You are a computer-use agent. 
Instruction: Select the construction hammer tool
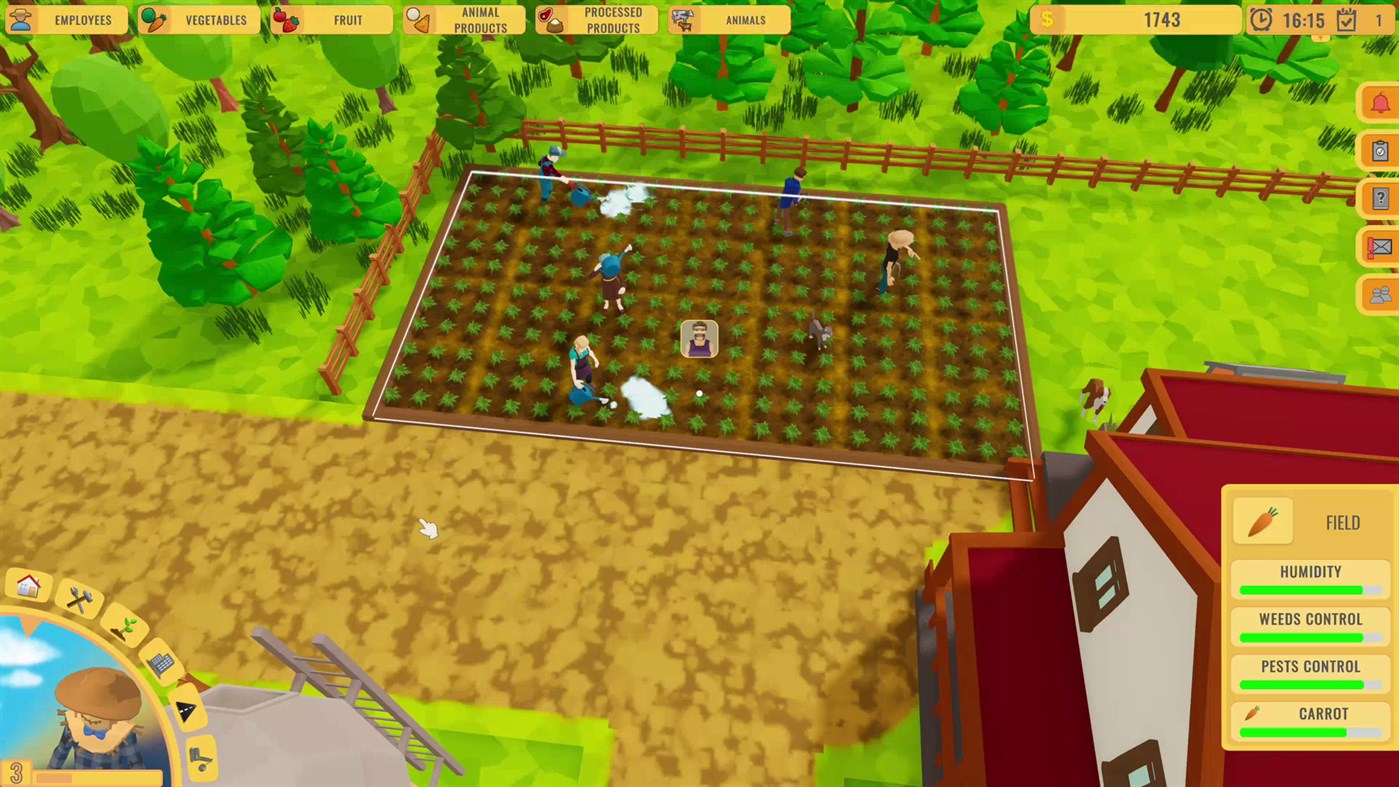click(78, 599)
